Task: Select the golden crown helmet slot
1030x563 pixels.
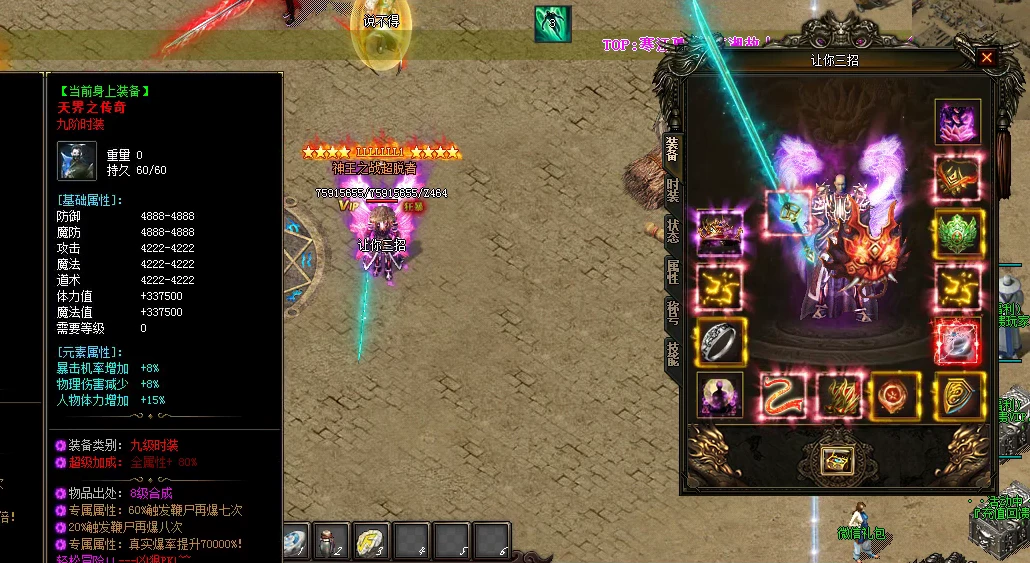Action: click(720, 234)
